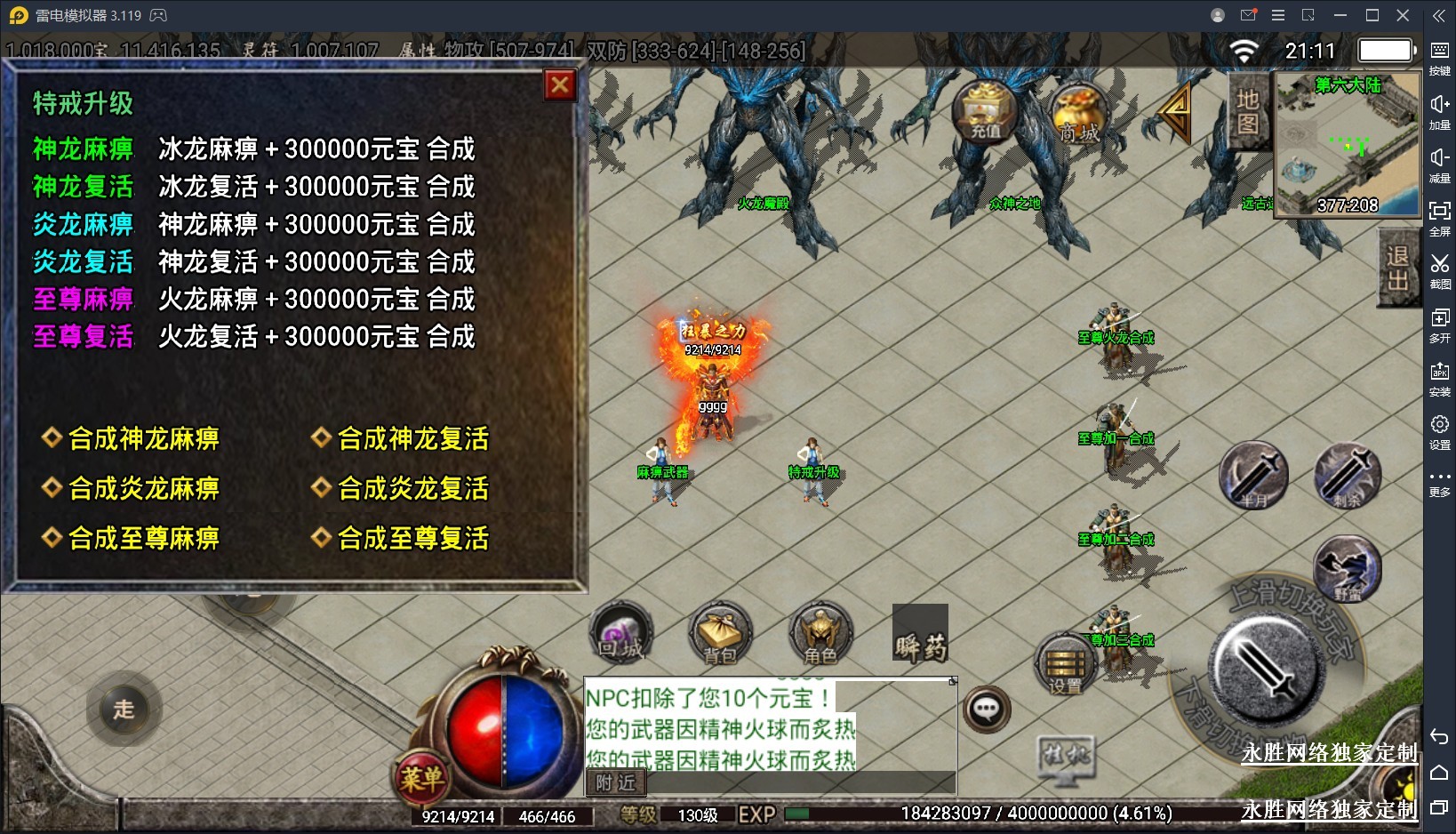Use the 回城 return-to-town icon

point(620,635)
